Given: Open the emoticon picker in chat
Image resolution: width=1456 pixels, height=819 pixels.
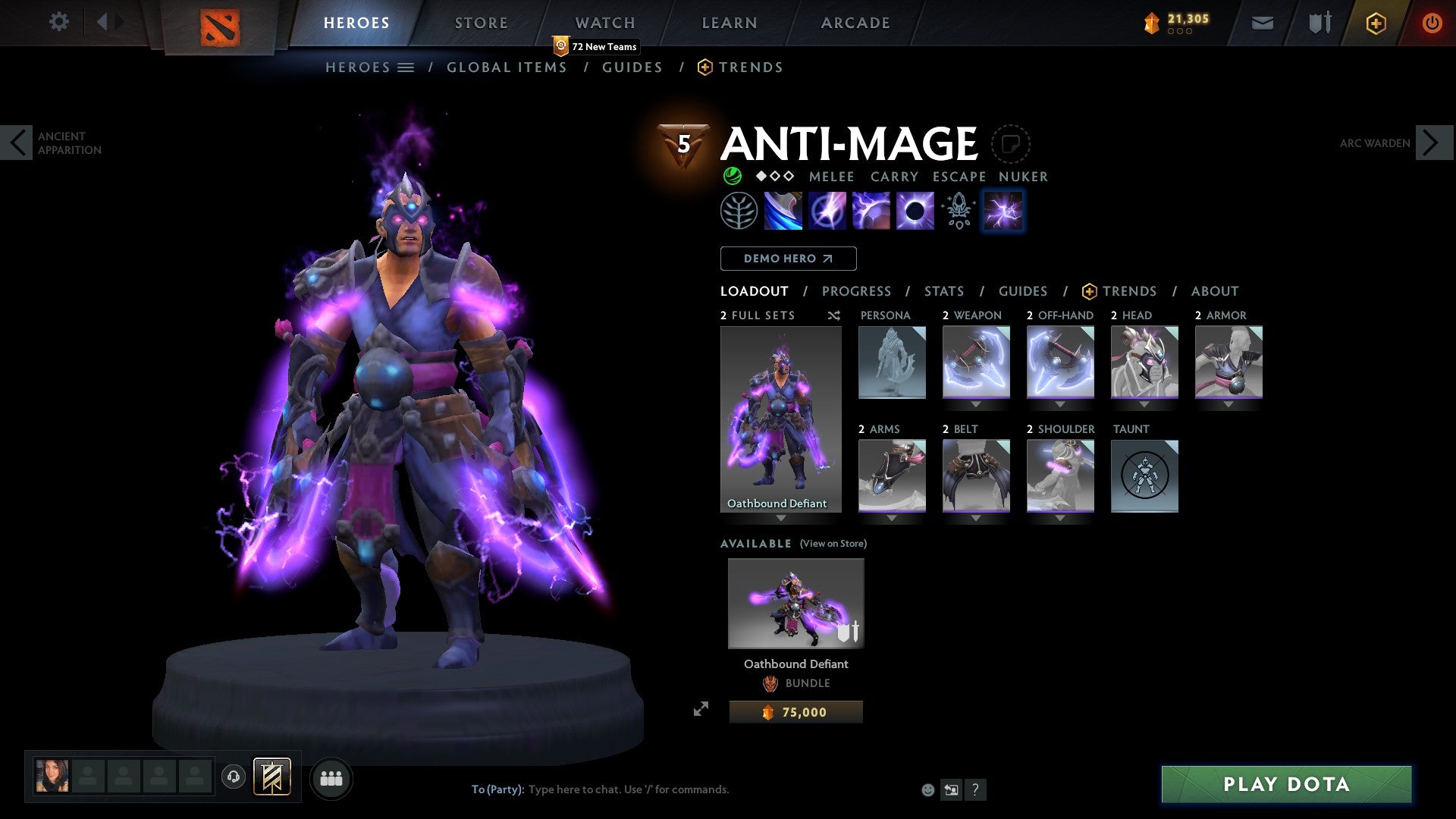Looking at the screenshot, I should click(x=927, y=789).
